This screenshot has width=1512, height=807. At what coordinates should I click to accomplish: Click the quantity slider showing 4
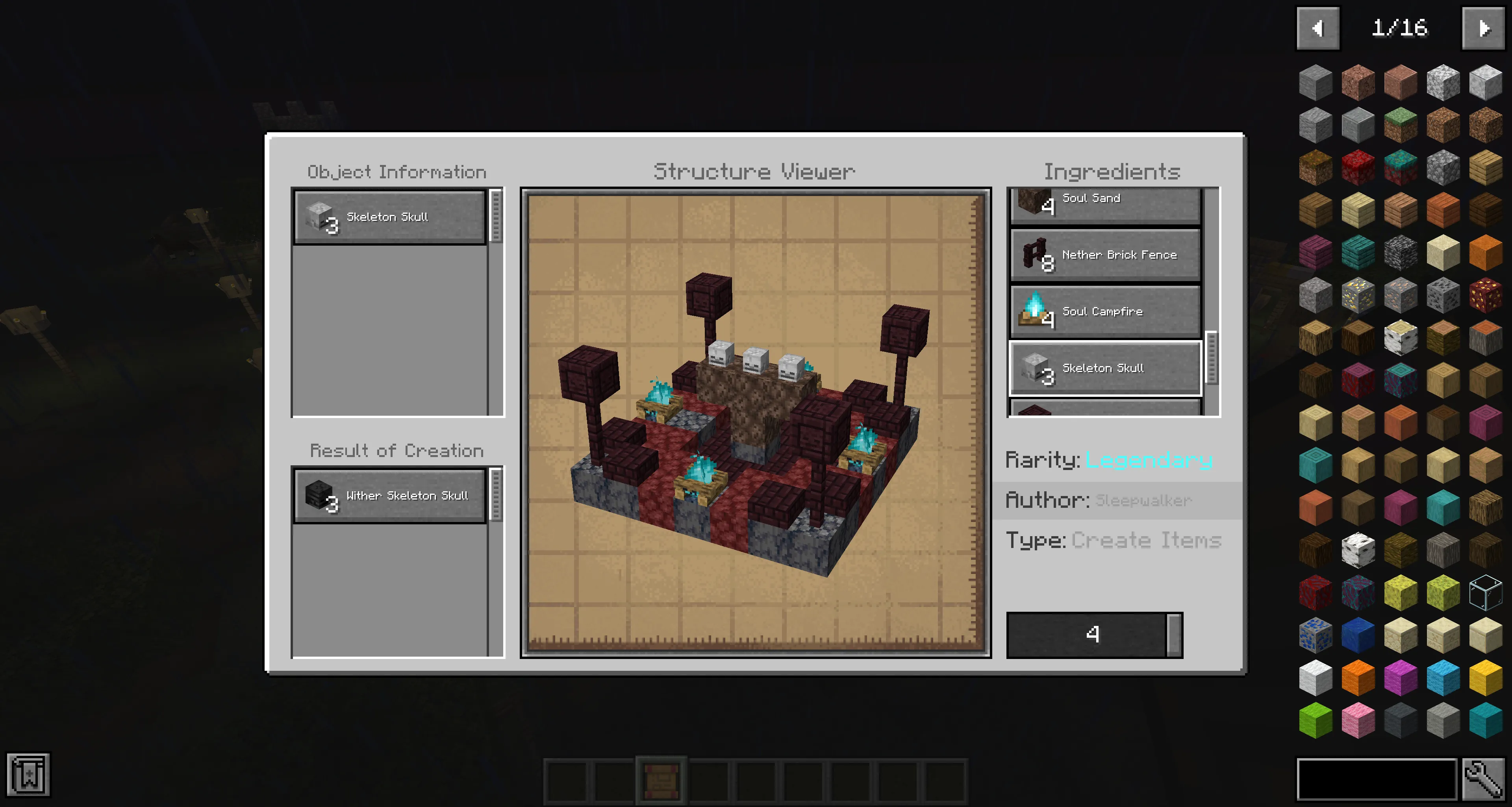[x=1093, y=635]
